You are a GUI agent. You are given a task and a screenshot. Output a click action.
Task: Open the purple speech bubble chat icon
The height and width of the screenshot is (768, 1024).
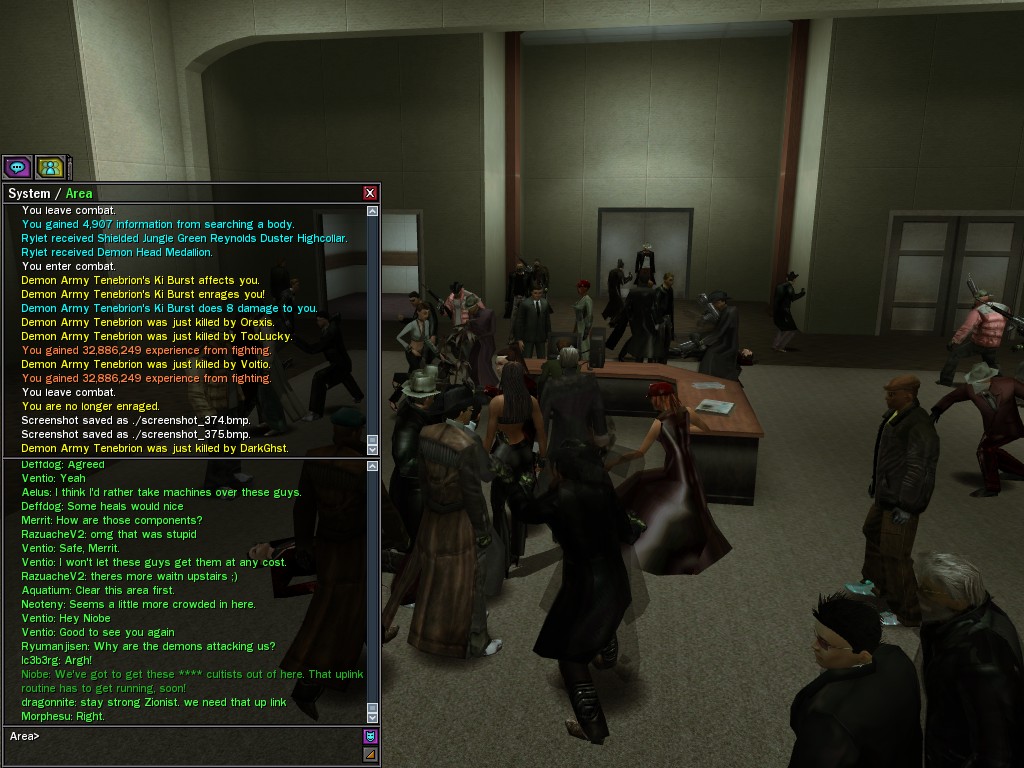point(17,167)
